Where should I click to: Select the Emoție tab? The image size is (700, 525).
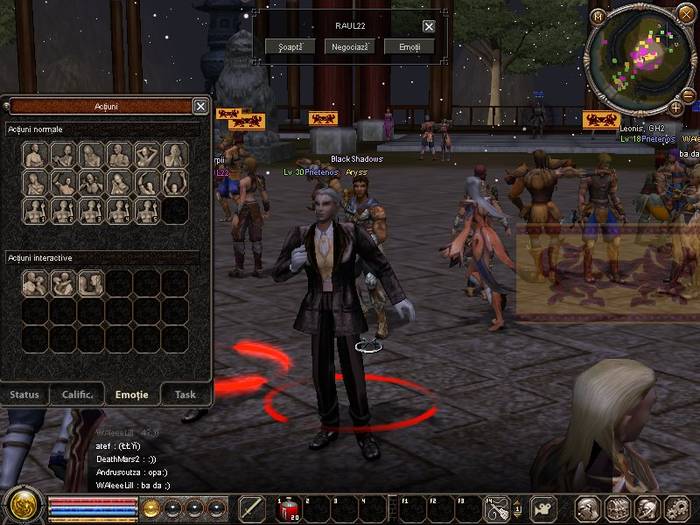tap(132, 394)
